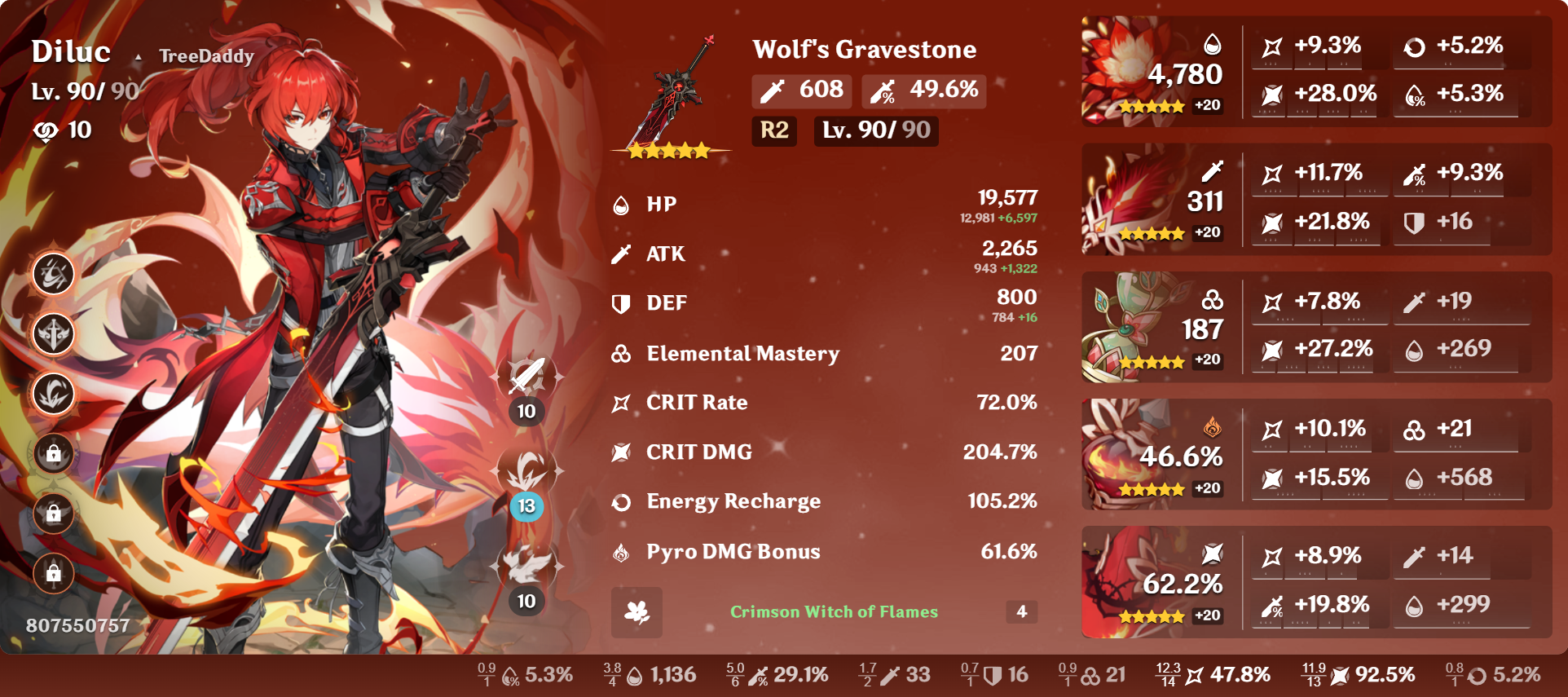Click the R2 refinement badge

click(x=773, y=130)
